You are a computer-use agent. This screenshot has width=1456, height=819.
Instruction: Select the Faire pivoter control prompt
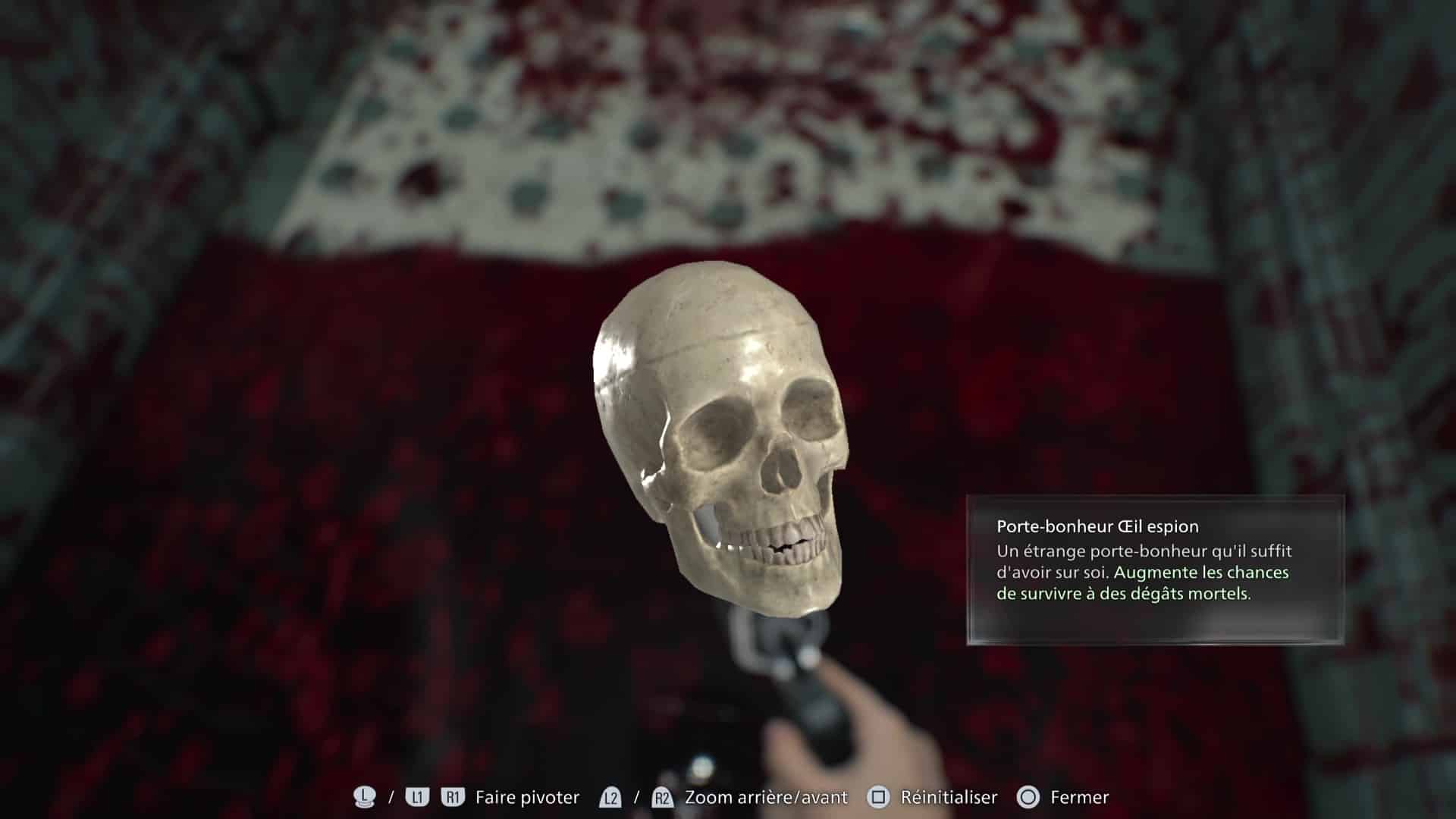[526, 797]
